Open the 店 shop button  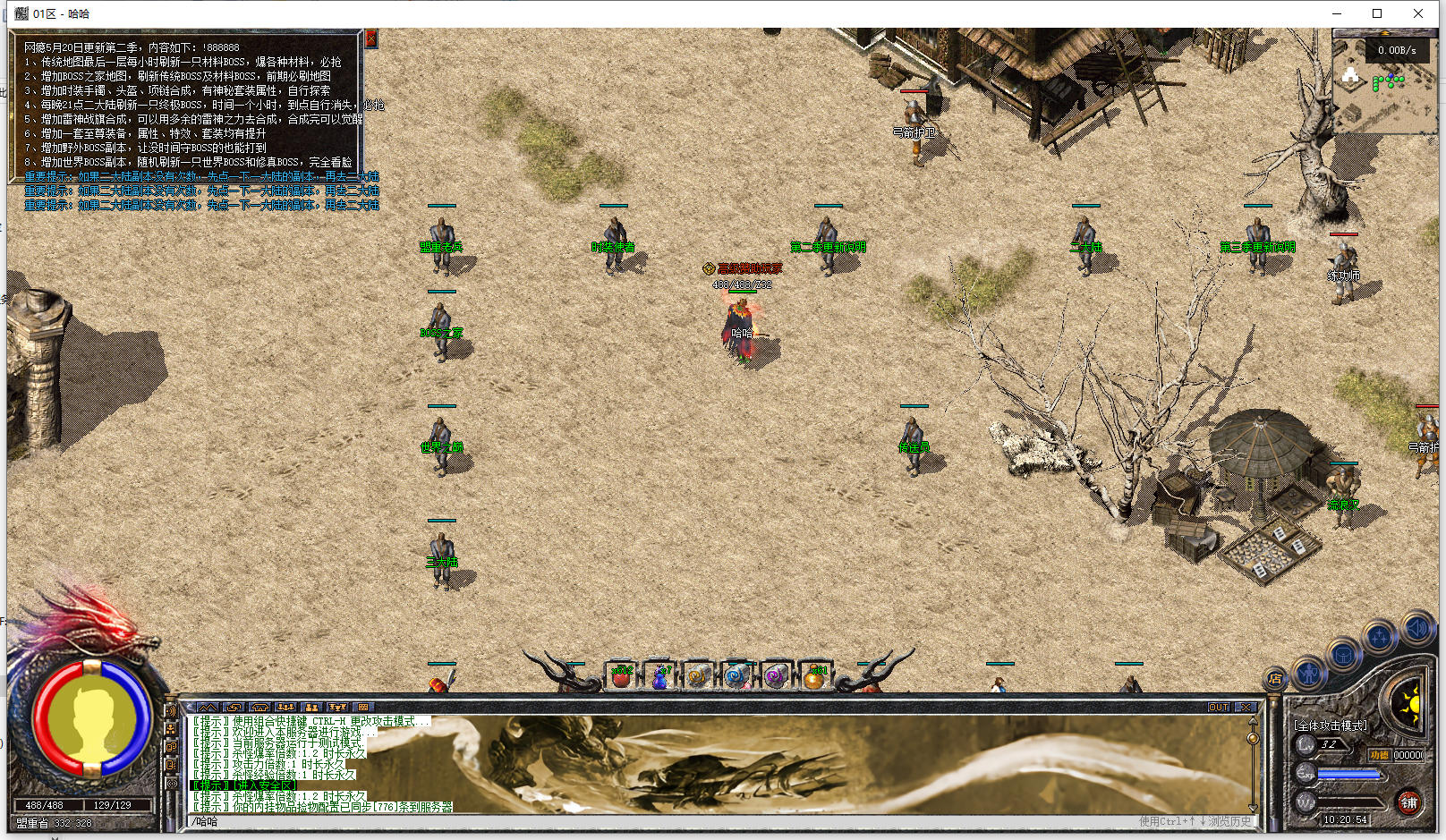pyautogui.click(x=1275, y=678)
